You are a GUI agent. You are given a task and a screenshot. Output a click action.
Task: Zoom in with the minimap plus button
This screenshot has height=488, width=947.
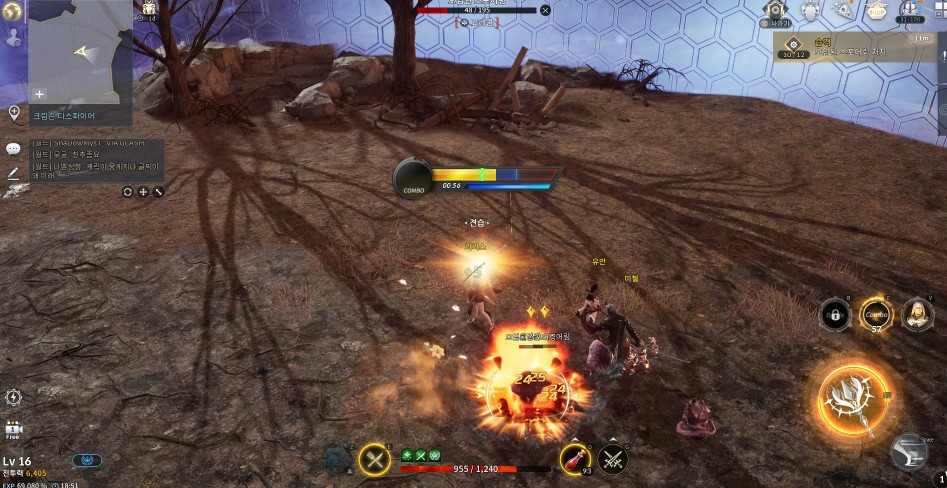39,93
